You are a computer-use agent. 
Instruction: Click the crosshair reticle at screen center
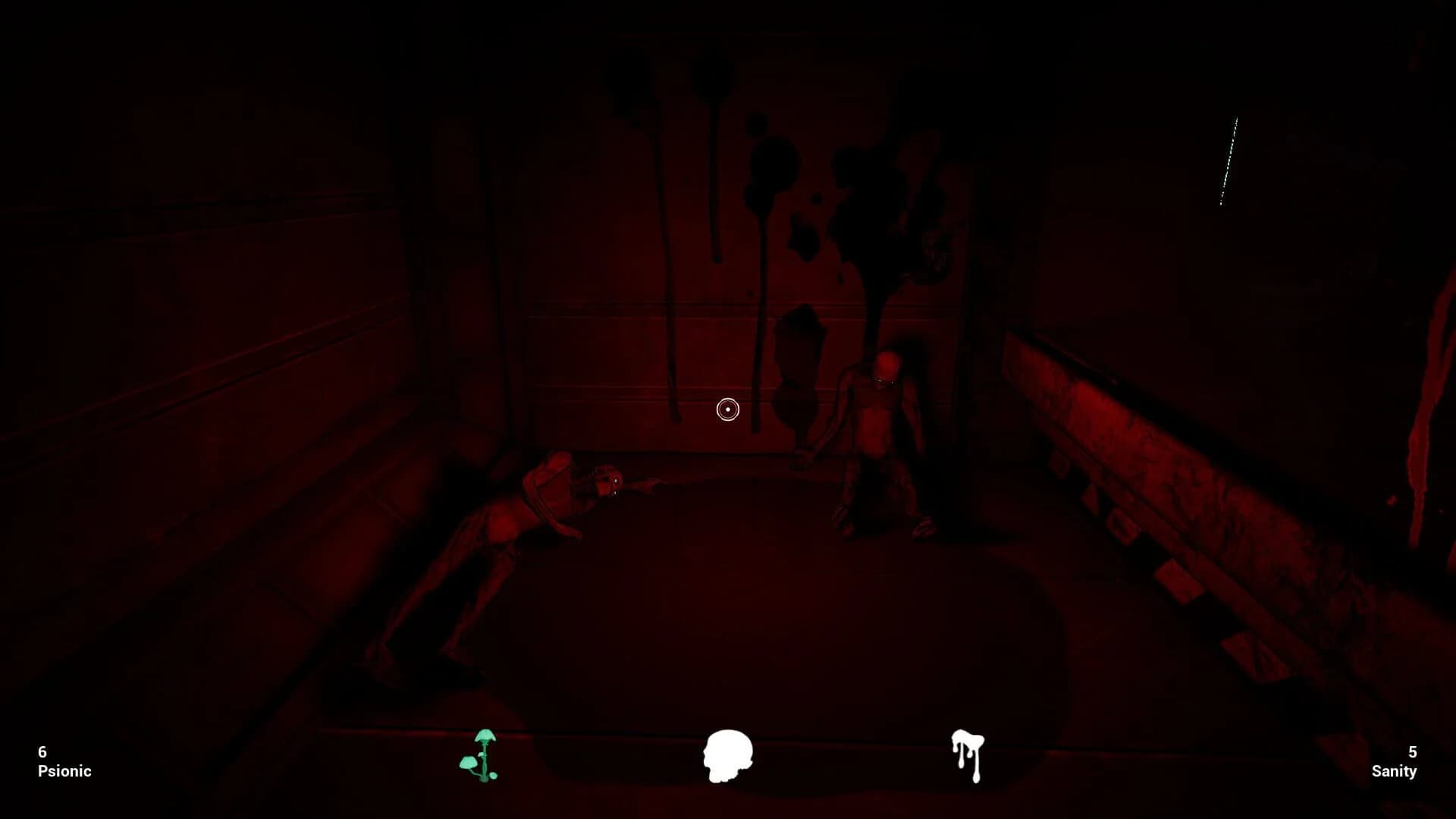pos(727,409)
